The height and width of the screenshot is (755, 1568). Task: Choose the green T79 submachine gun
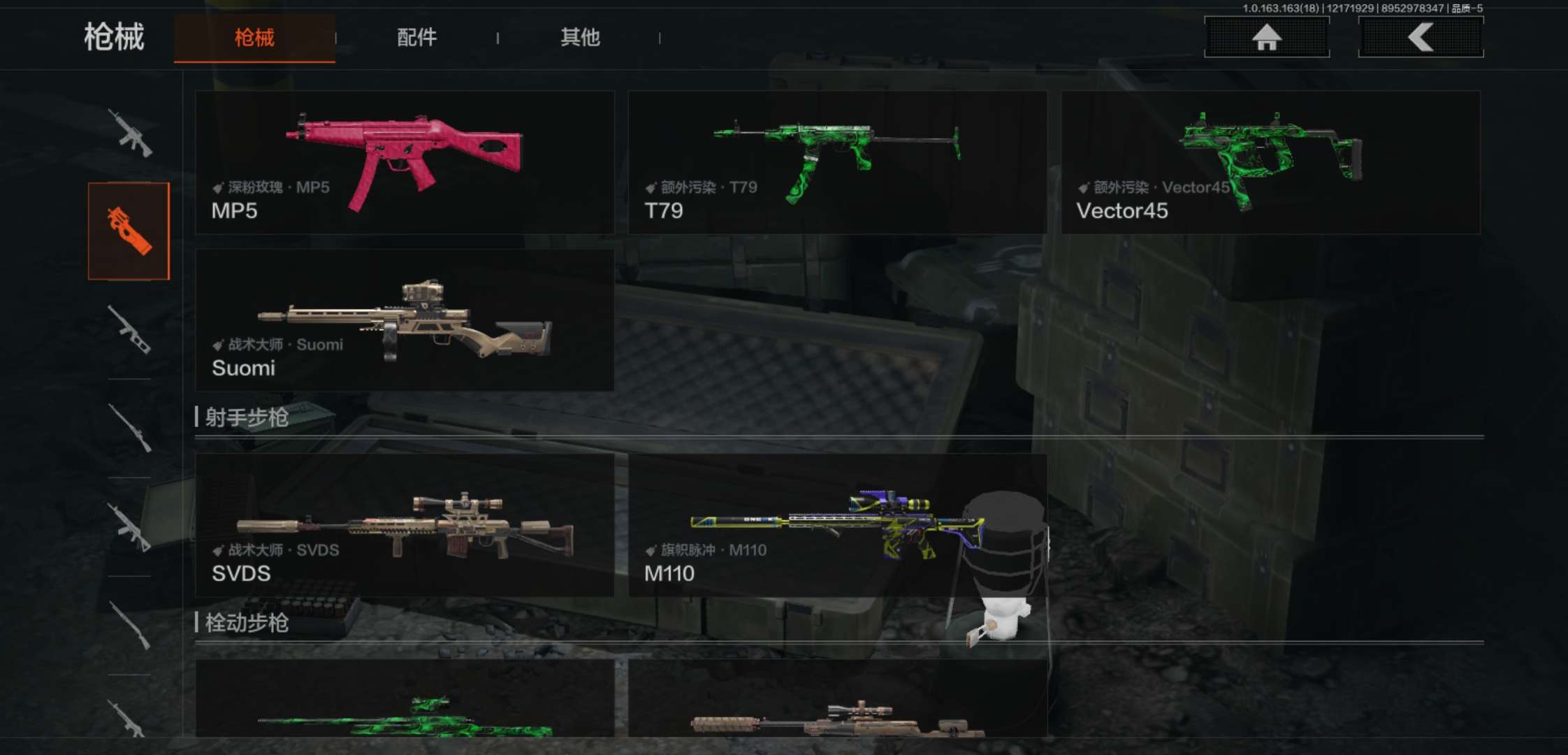tap(837, 162)
